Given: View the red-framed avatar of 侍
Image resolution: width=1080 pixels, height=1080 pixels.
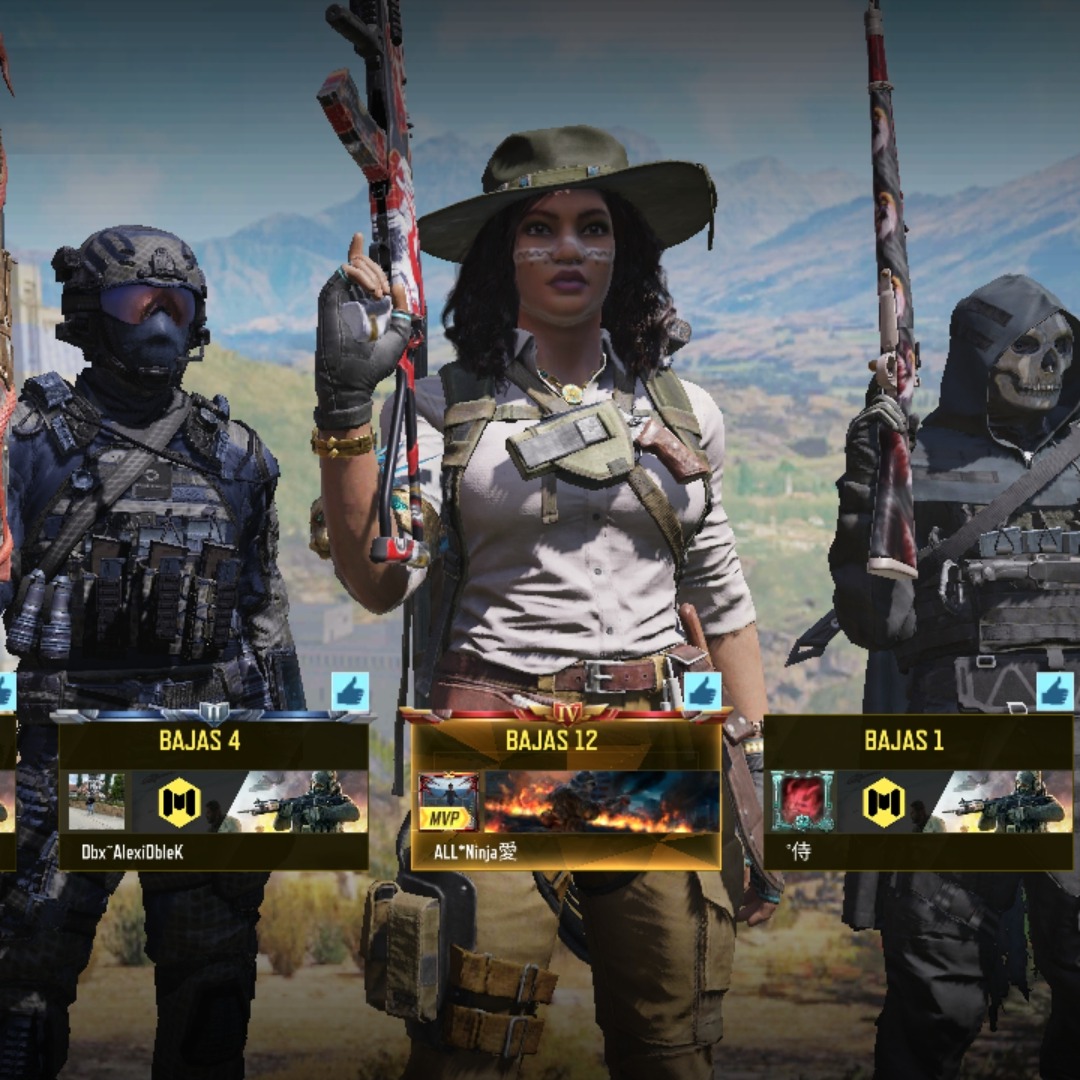Looking at the screenshot, I should click(802, 802).
